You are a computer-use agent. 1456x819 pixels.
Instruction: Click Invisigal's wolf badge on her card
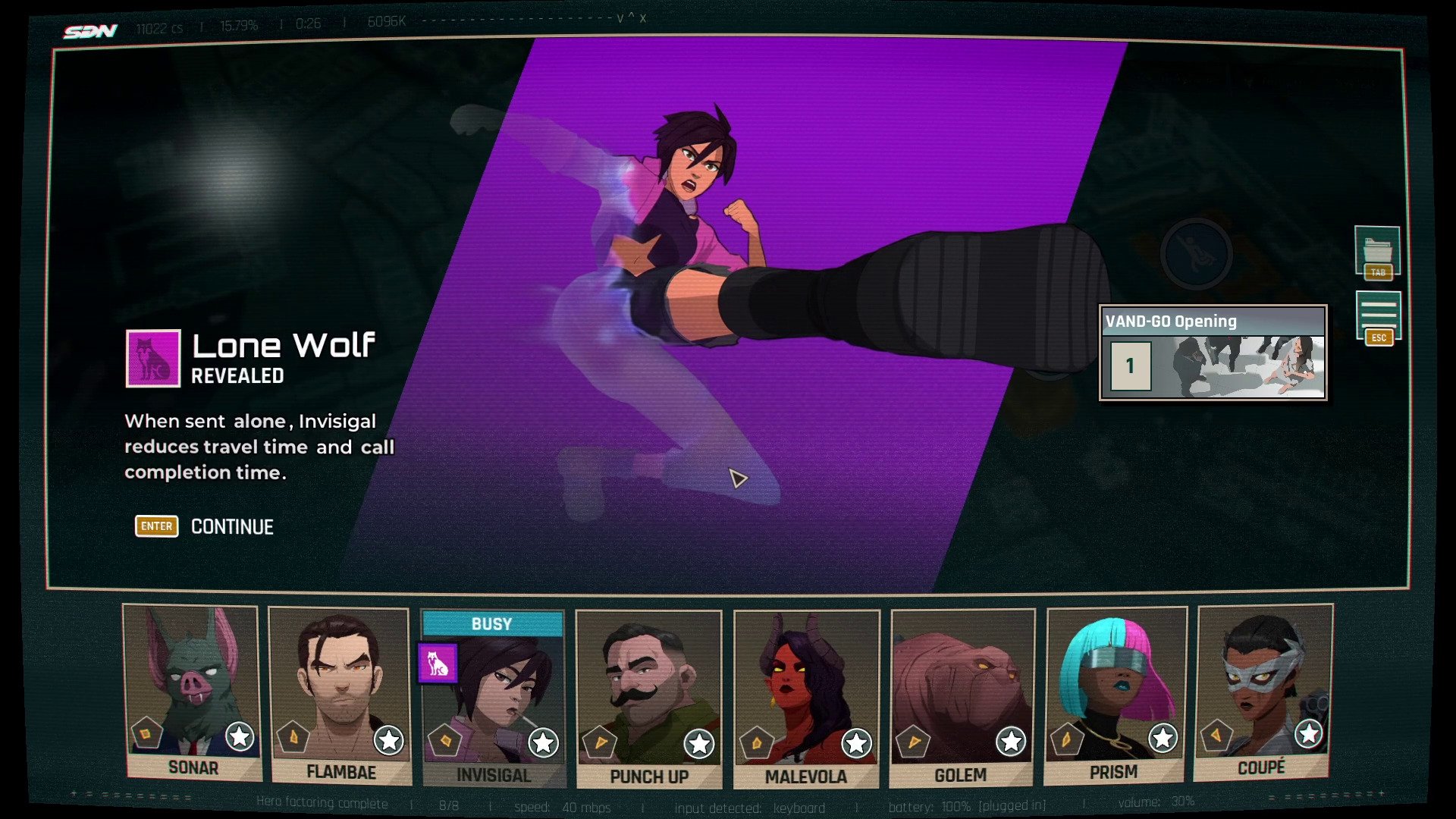click(x=438, y=664)
